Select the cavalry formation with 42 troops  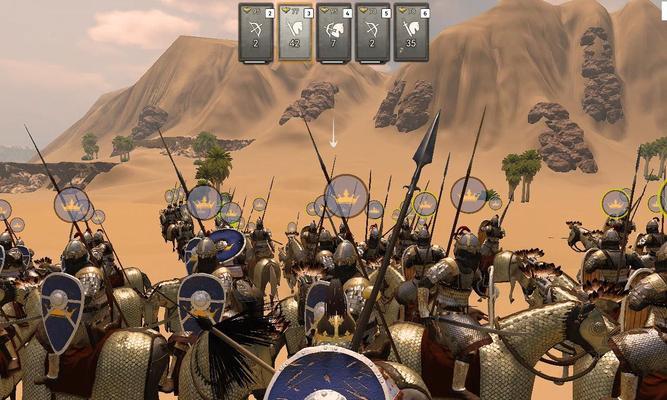295,31
